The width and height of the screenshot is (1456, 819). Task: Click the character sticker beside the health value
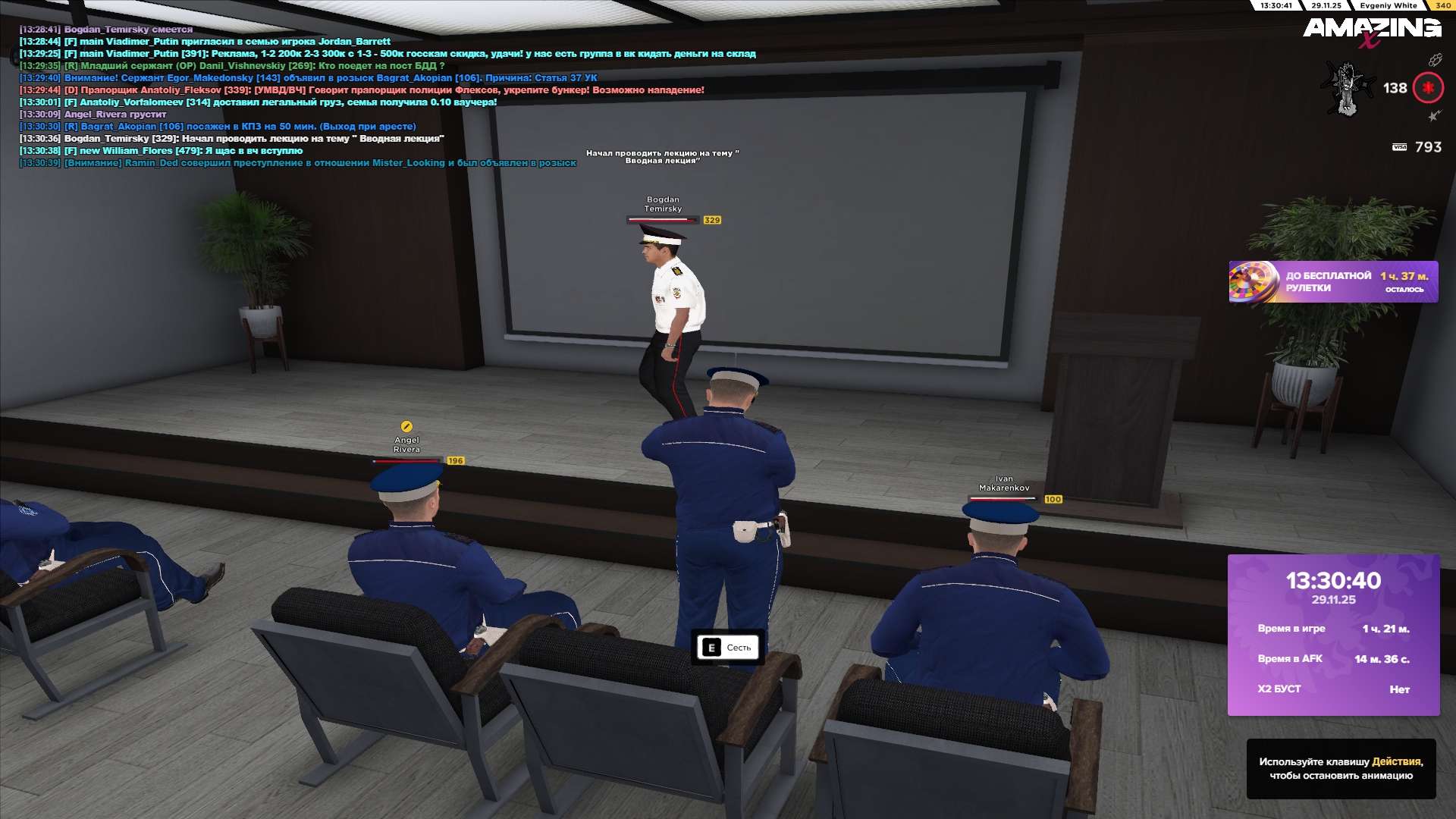[1348, 88]
